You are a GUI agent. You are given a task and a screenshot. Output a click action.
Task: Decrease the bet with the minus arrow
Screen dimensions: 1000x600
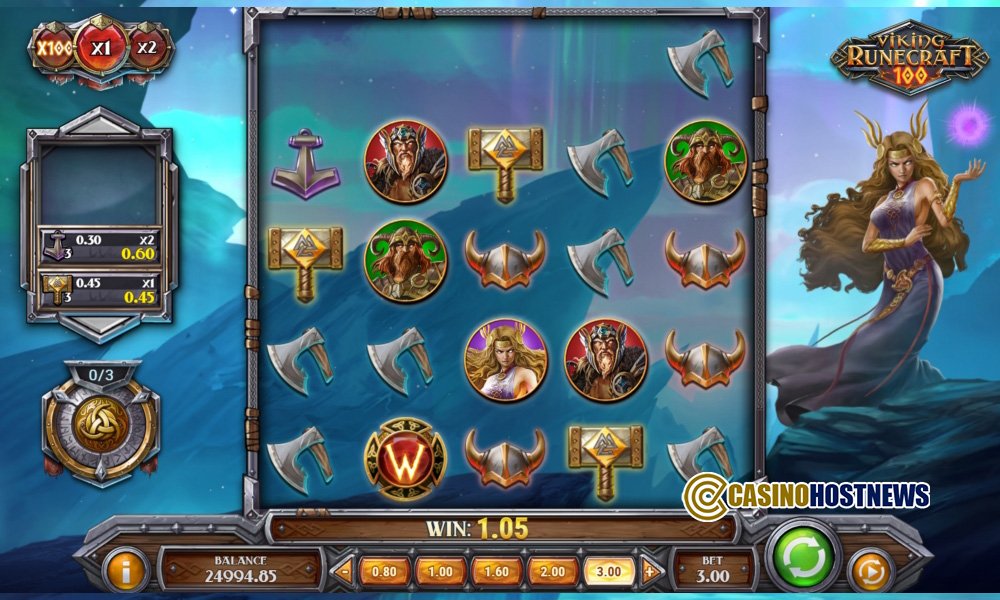pos(346,572)
